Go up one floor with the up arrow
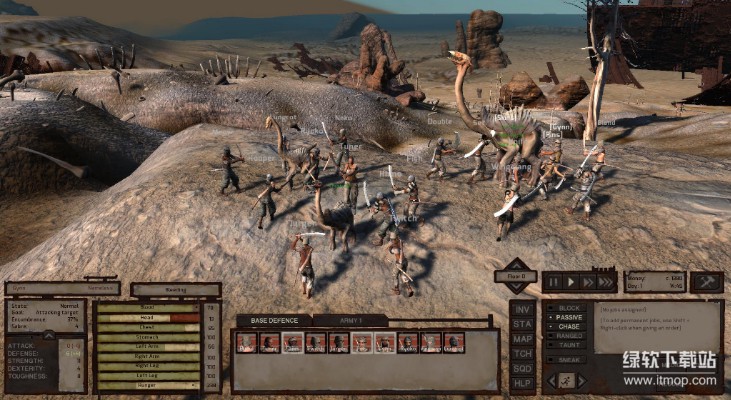731x400 pixels. click(516, 264)
